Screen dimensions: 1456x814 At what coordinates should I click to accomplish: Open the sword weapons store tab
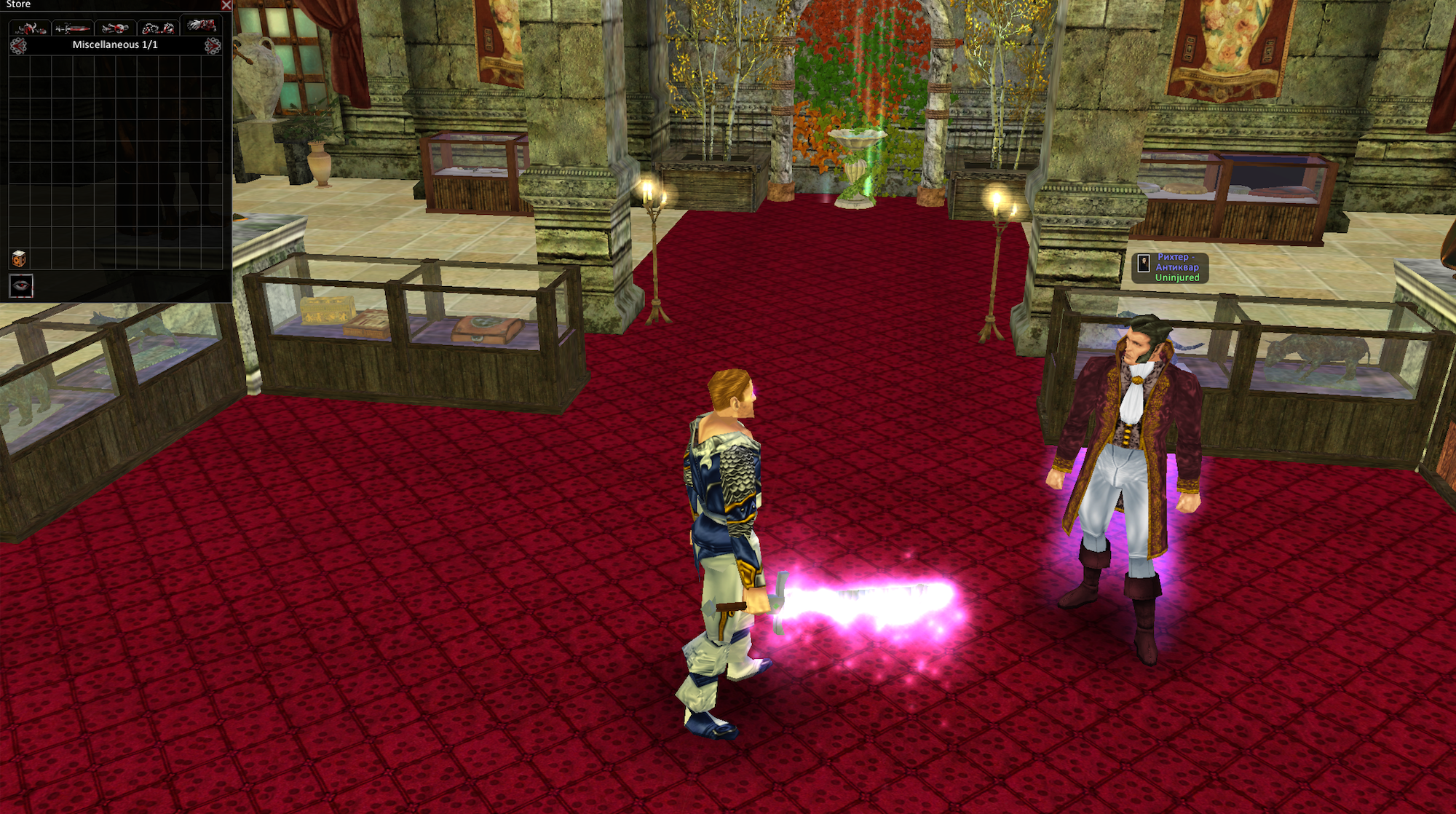(73, 28)
